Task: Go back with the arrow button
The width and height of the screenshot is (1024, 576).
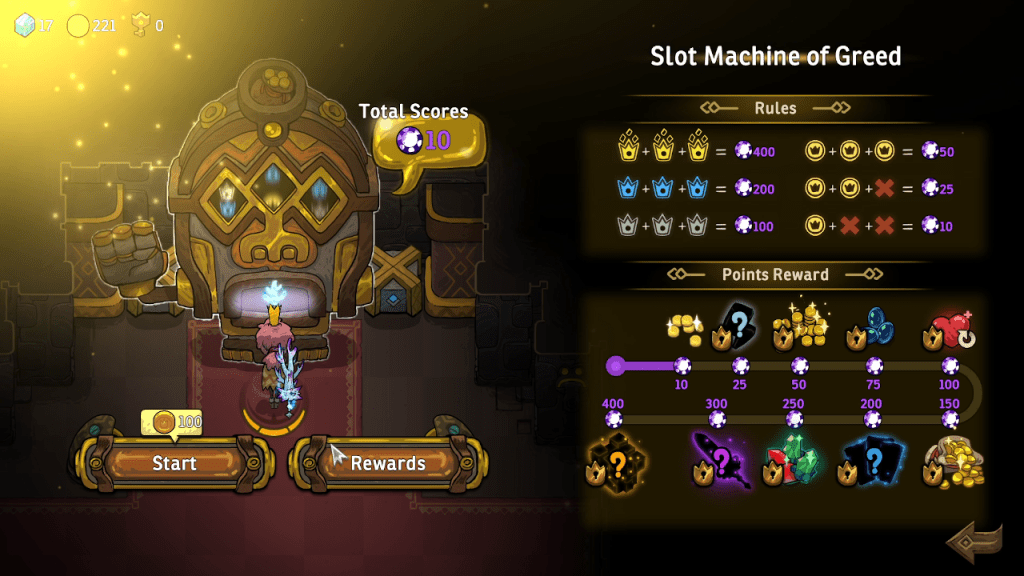Action: coord(973,542)
